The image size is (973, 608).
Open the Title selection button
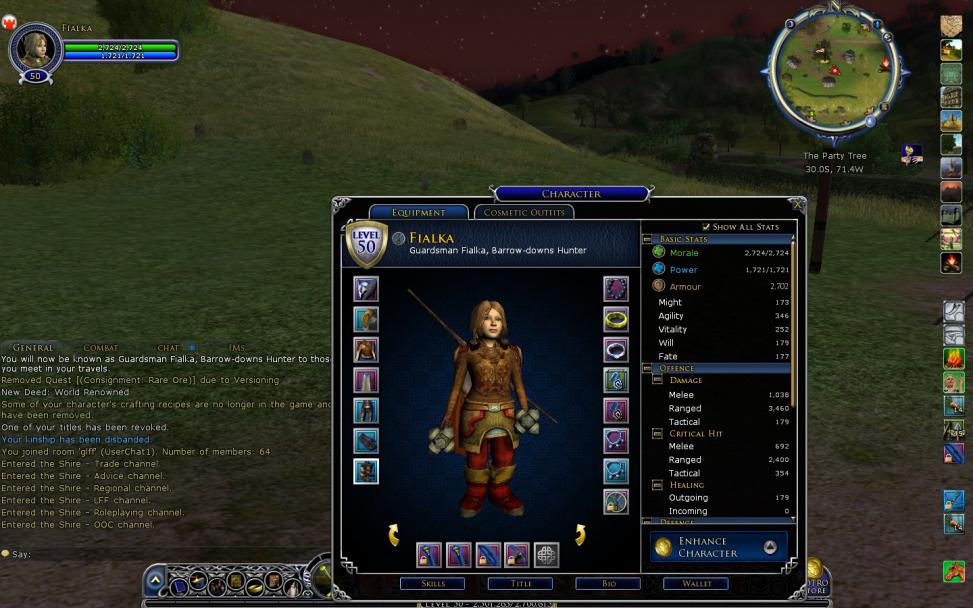[x=520, y=584]
